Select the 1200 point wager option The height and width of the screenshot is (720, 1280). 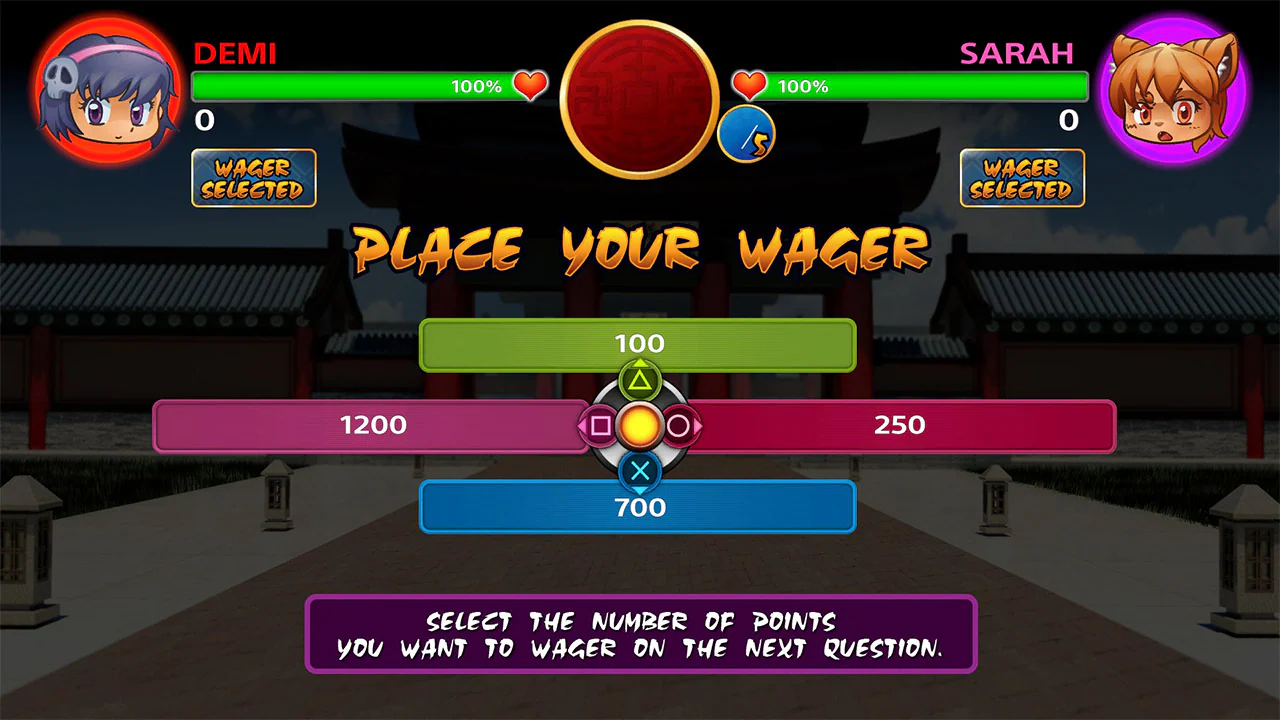click(370, 425)
